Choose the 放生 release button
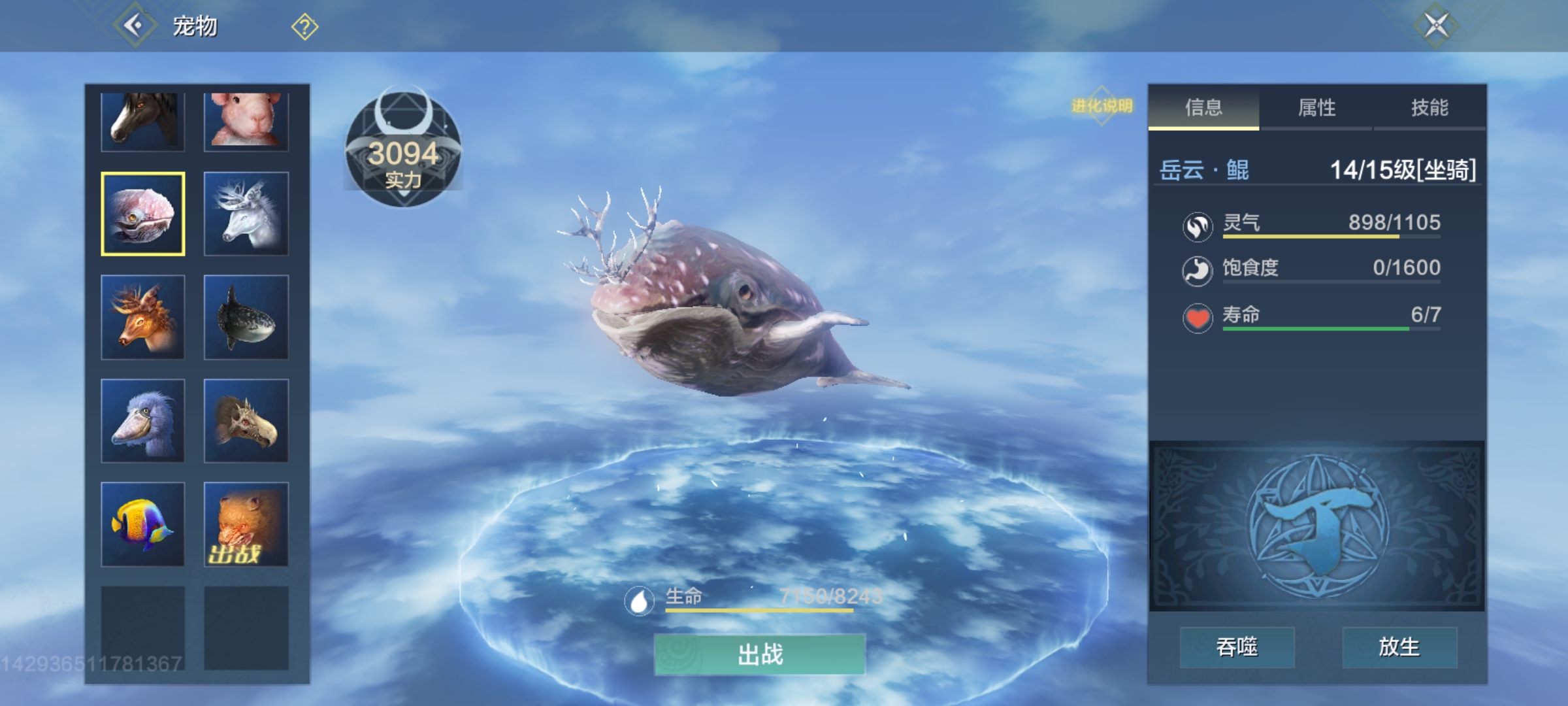This screenshot has width=1568, height=706. point(1399,647)
